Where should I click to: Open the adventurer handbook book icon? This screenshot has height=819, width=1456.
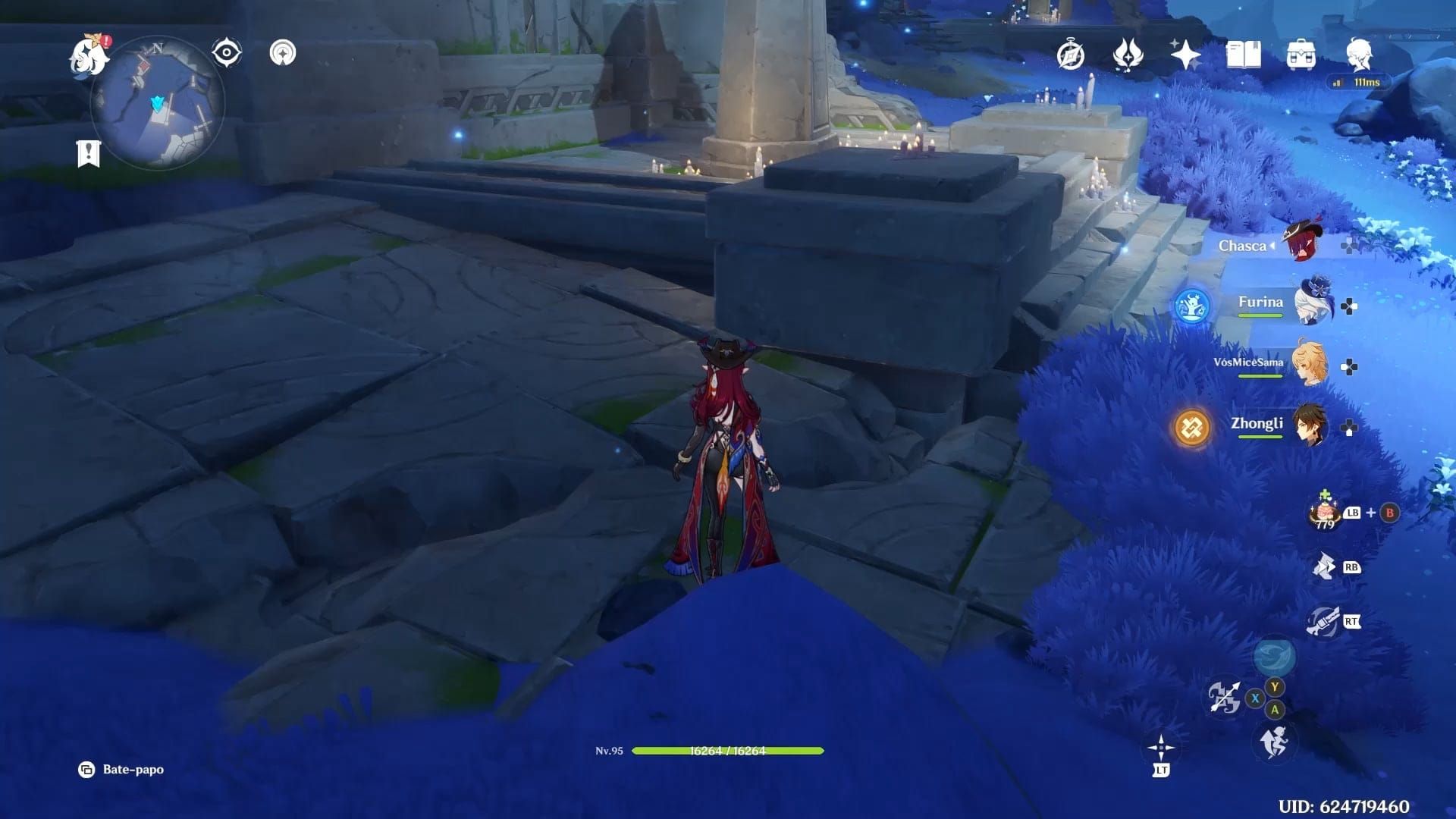(1243, 55)
